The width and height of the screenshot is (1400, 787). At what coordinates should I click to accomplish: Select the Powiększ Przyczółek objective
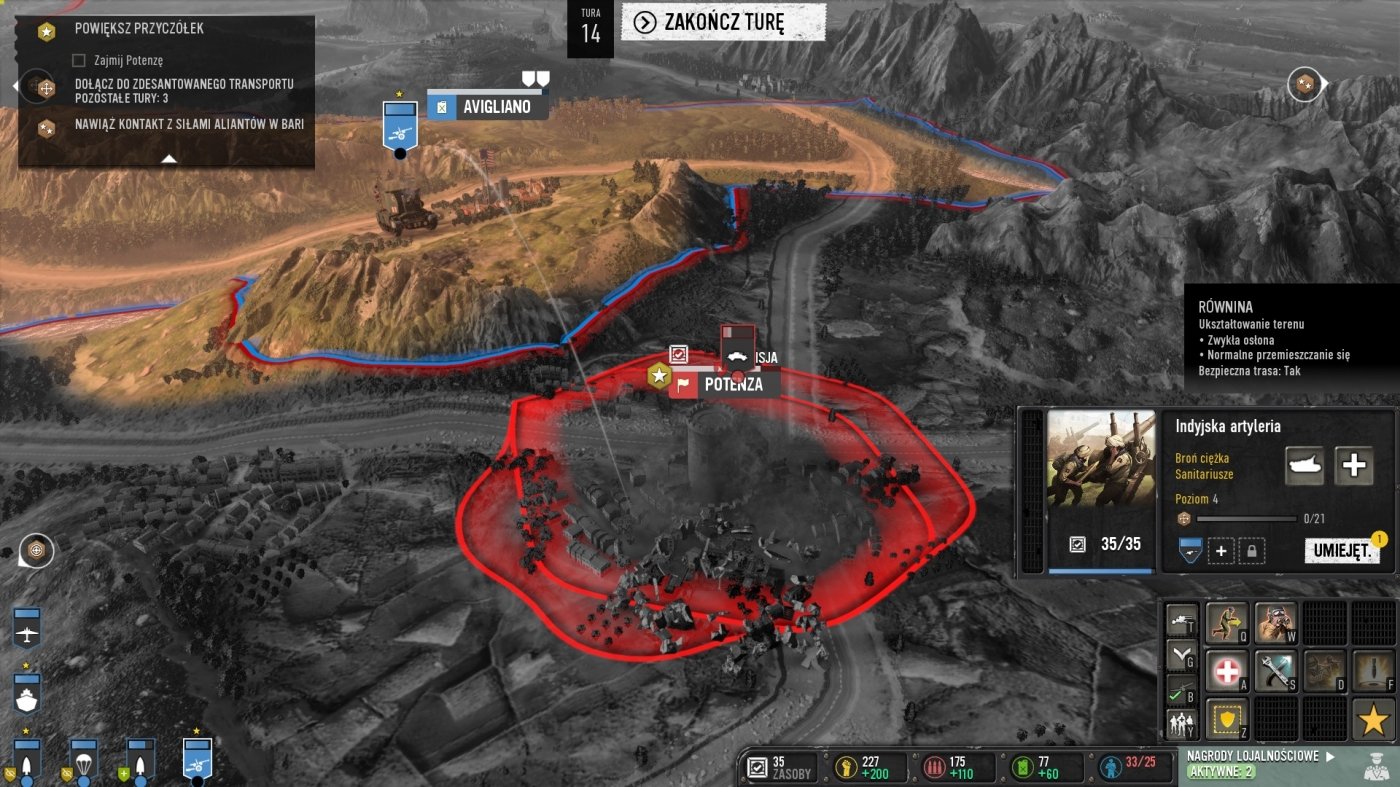[139, 28]
